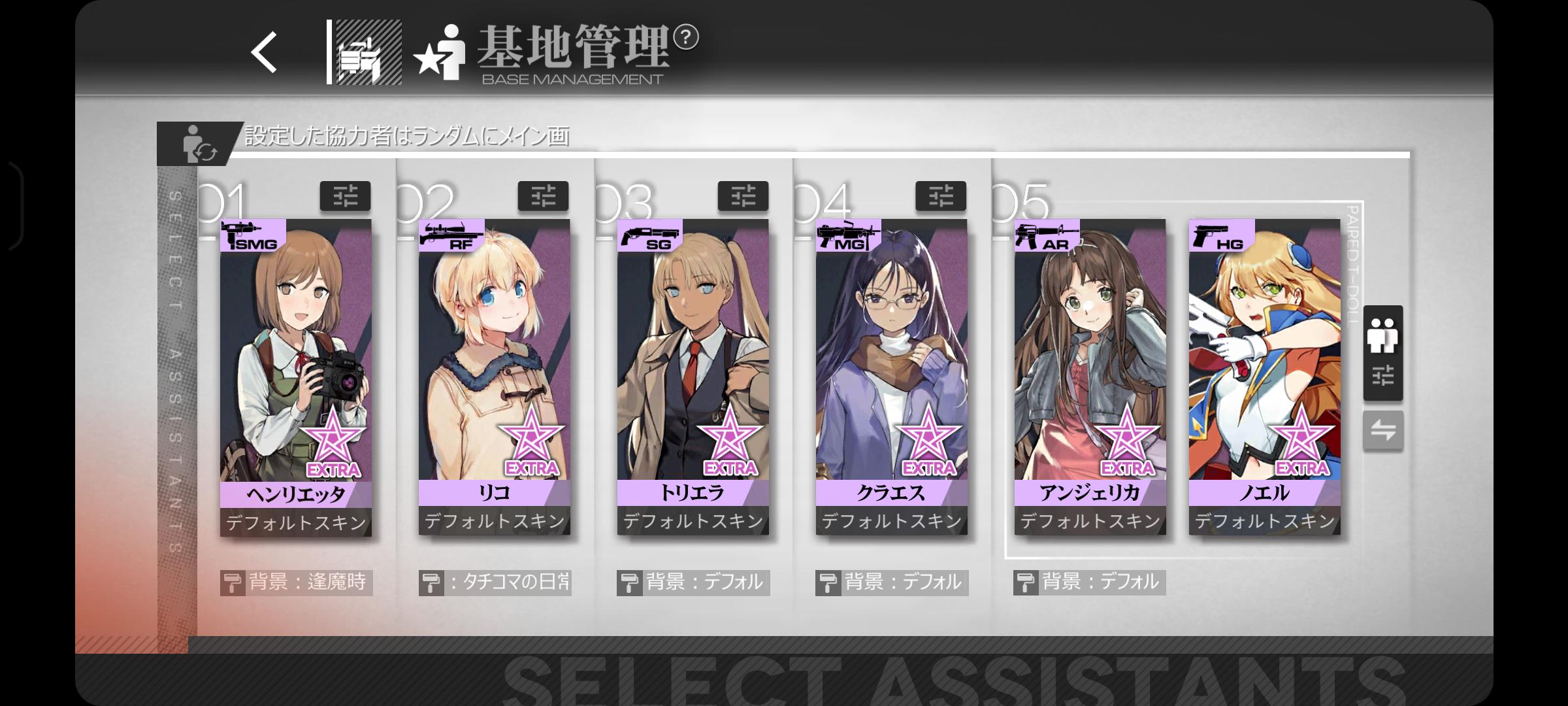1568x706 pixels.
Task: Open the base management list icon
Action: coord(364,52)
